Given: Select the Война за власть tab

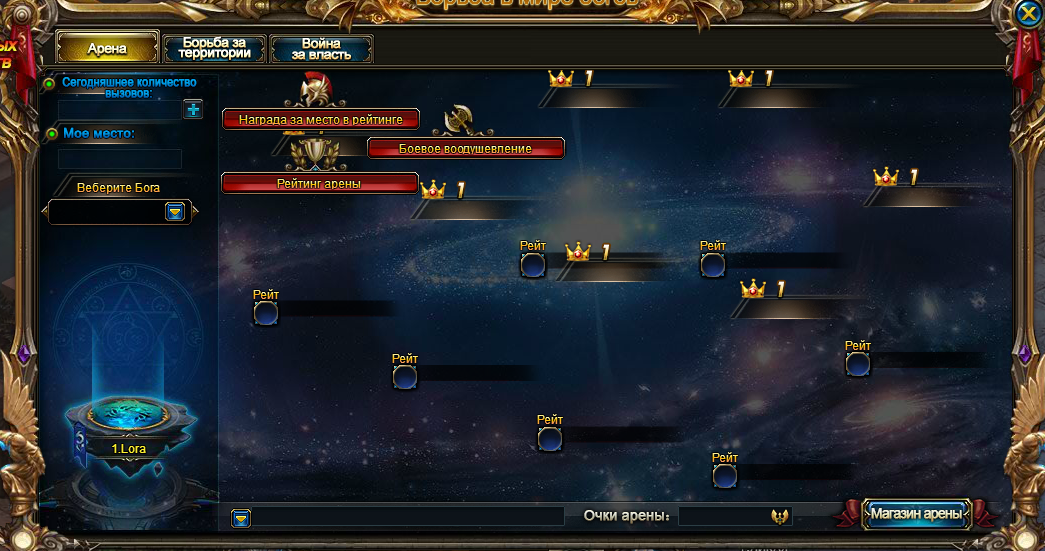Looking at the screenshot, I should pos(321,49).
